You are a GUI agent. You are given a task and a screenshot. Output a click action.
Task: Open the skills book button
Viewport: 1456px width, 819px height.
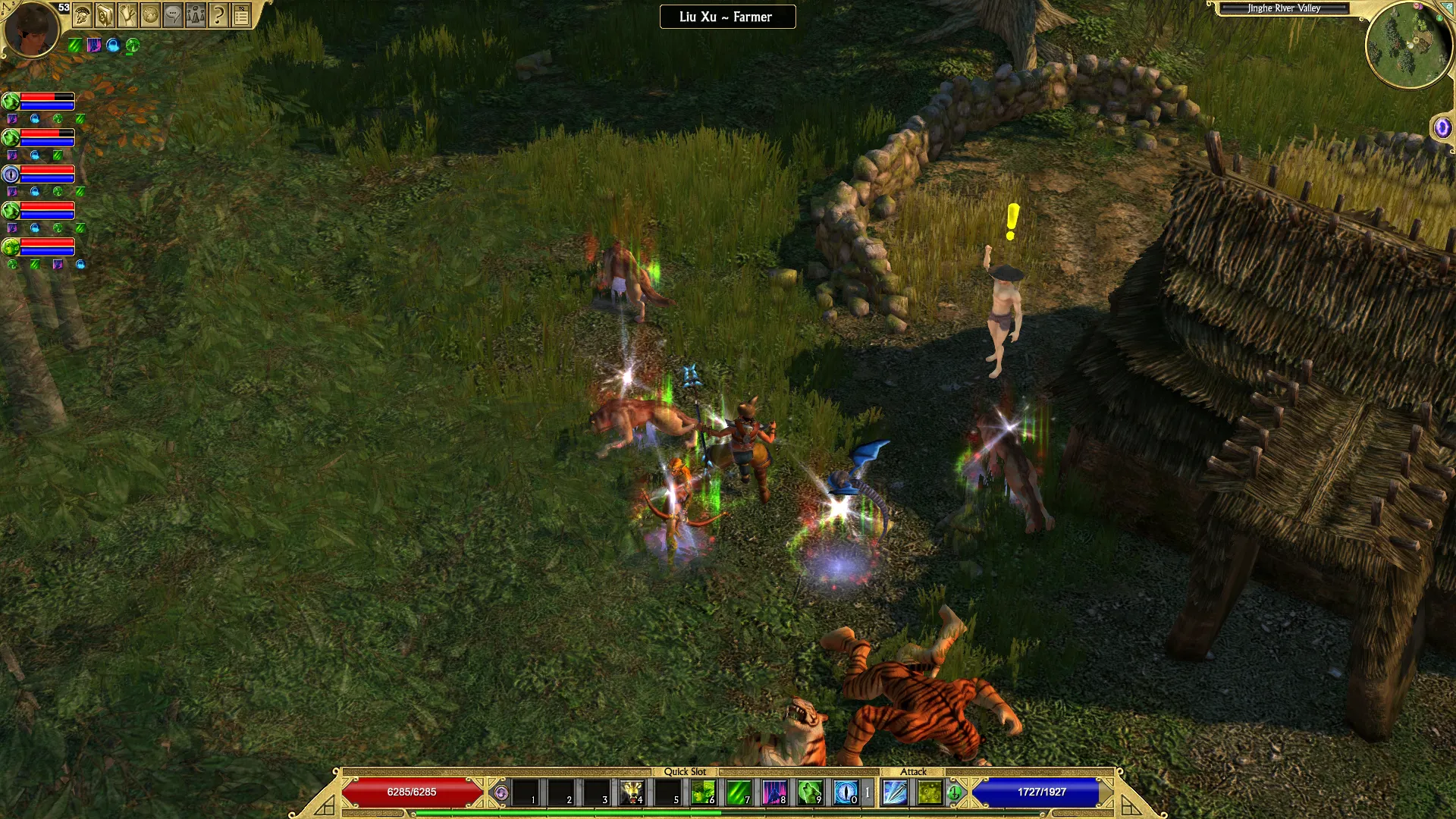tap(105, 15)
